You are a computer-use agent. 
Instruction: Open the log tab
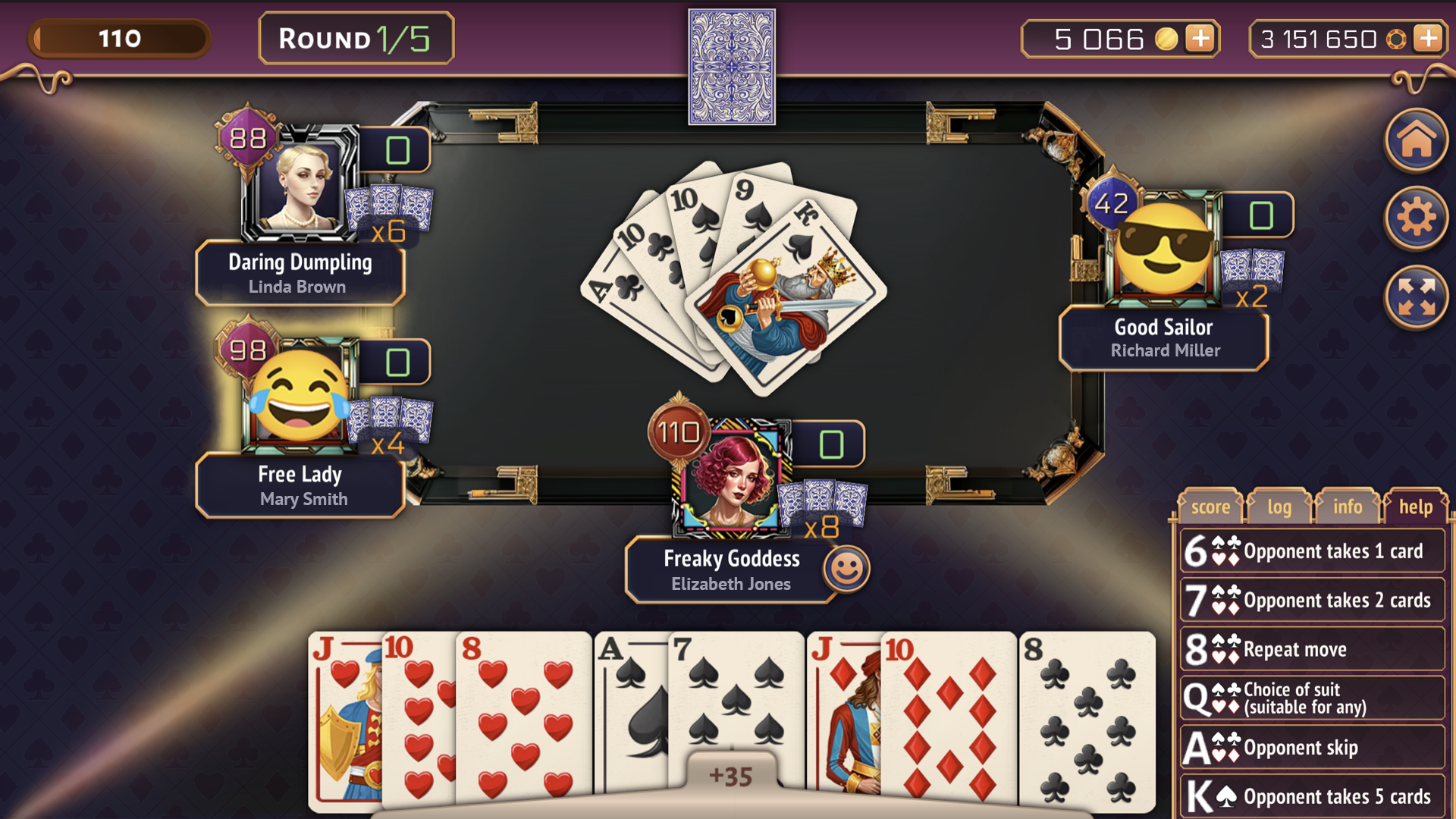tap(1279, 506)
